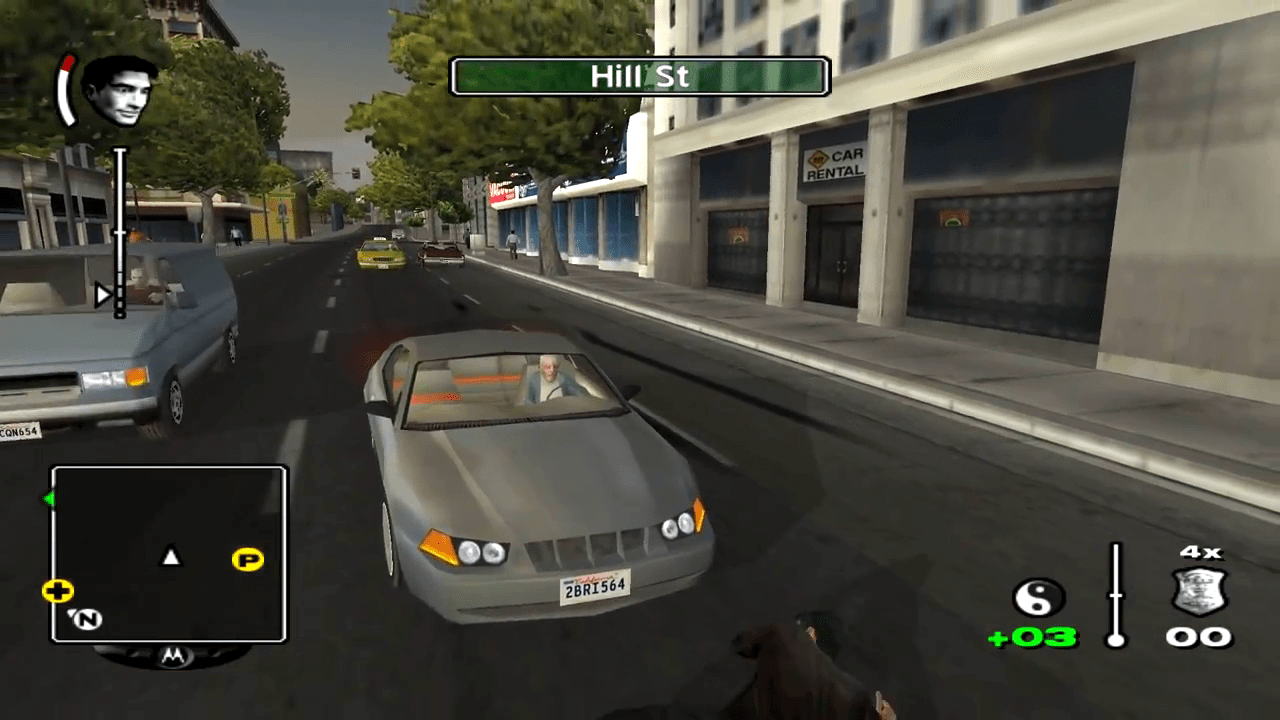Click the compass N indicator on minimap
The image size is (1280, 720).
tap(86, 620)
